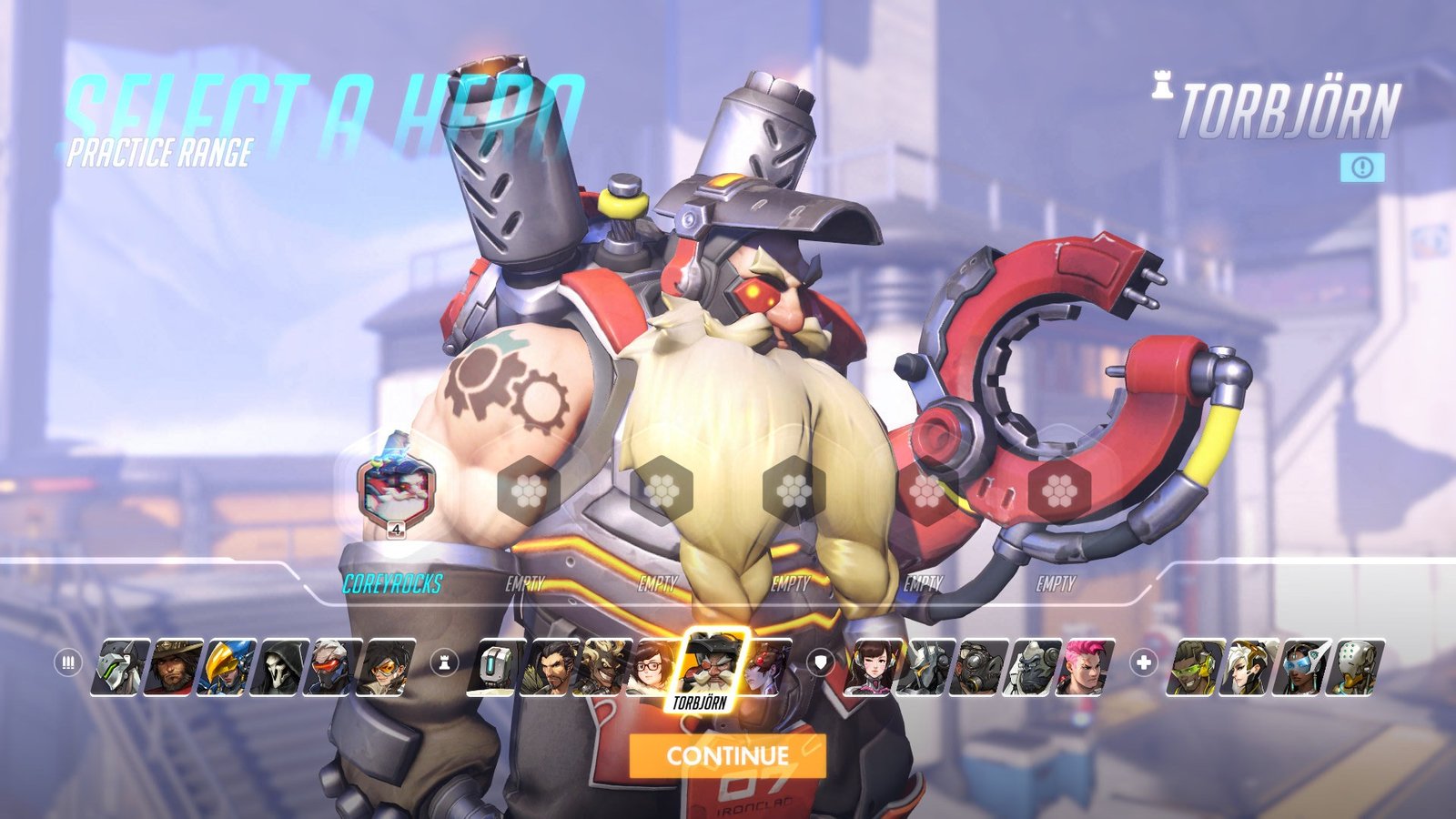Click the orange Continue button
1456x819 pixels.
coord(727,755)
